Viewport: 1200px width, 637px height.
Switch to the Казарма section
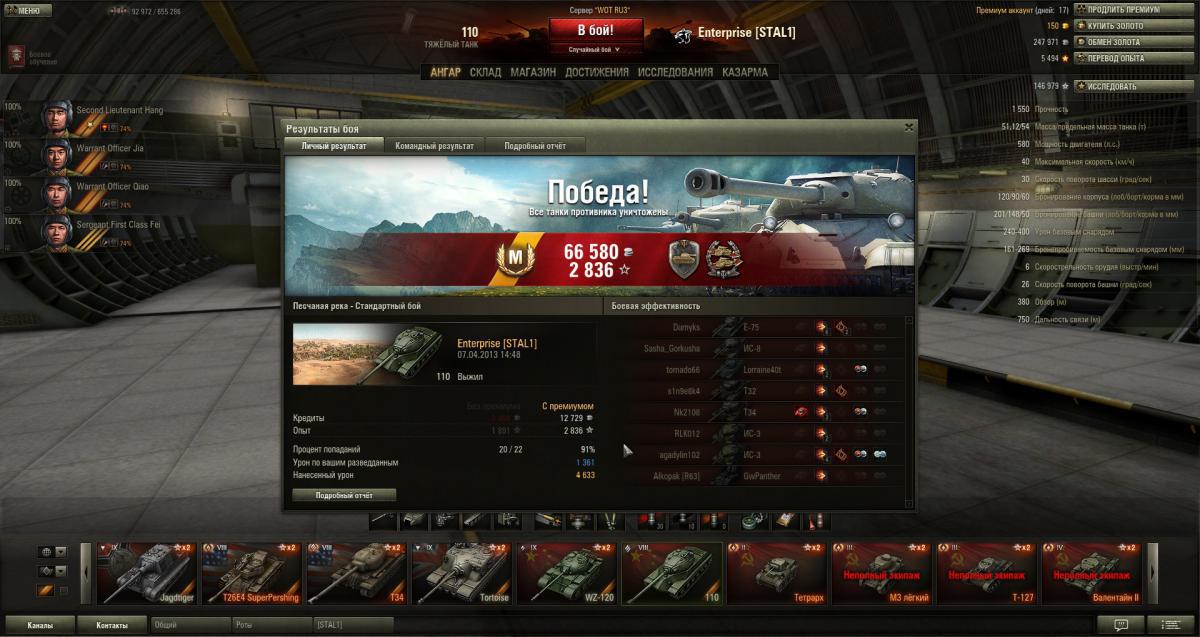click(x=745, y=72)
